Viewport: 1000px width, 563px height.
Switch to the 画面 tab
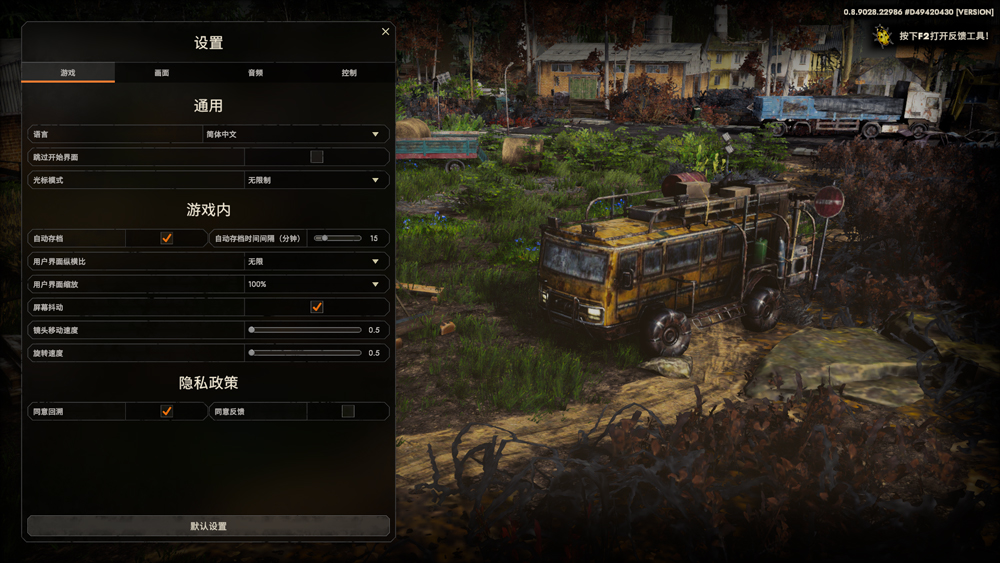(x=162, y=73)
